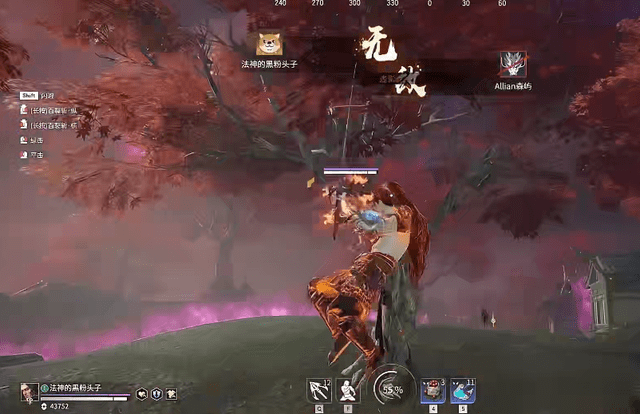The width and height of the screenshot is (640, 414).
Task: Use the red consumable slot with count 3
Action: pyautogui.click(x=432, y=390)
